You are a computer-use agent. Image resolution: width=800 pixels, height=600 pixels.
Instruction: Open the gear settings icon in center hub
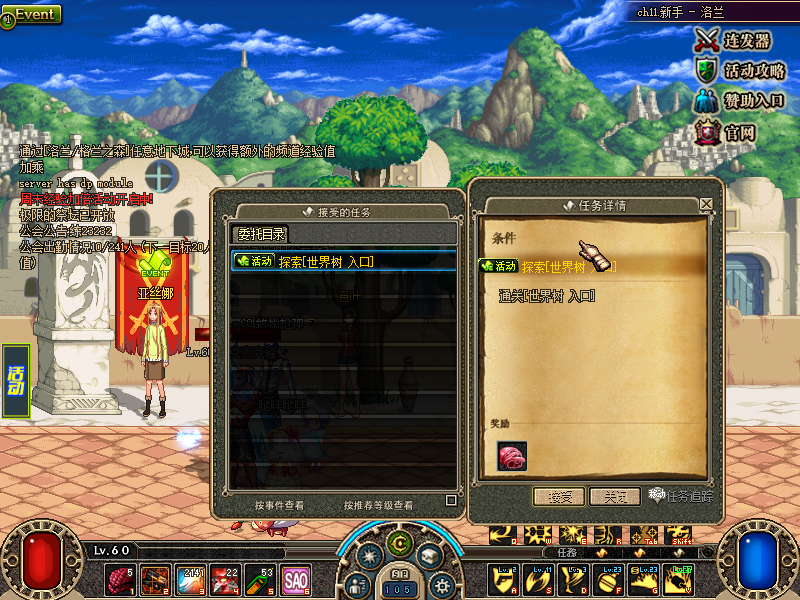(x=440, y=585)
